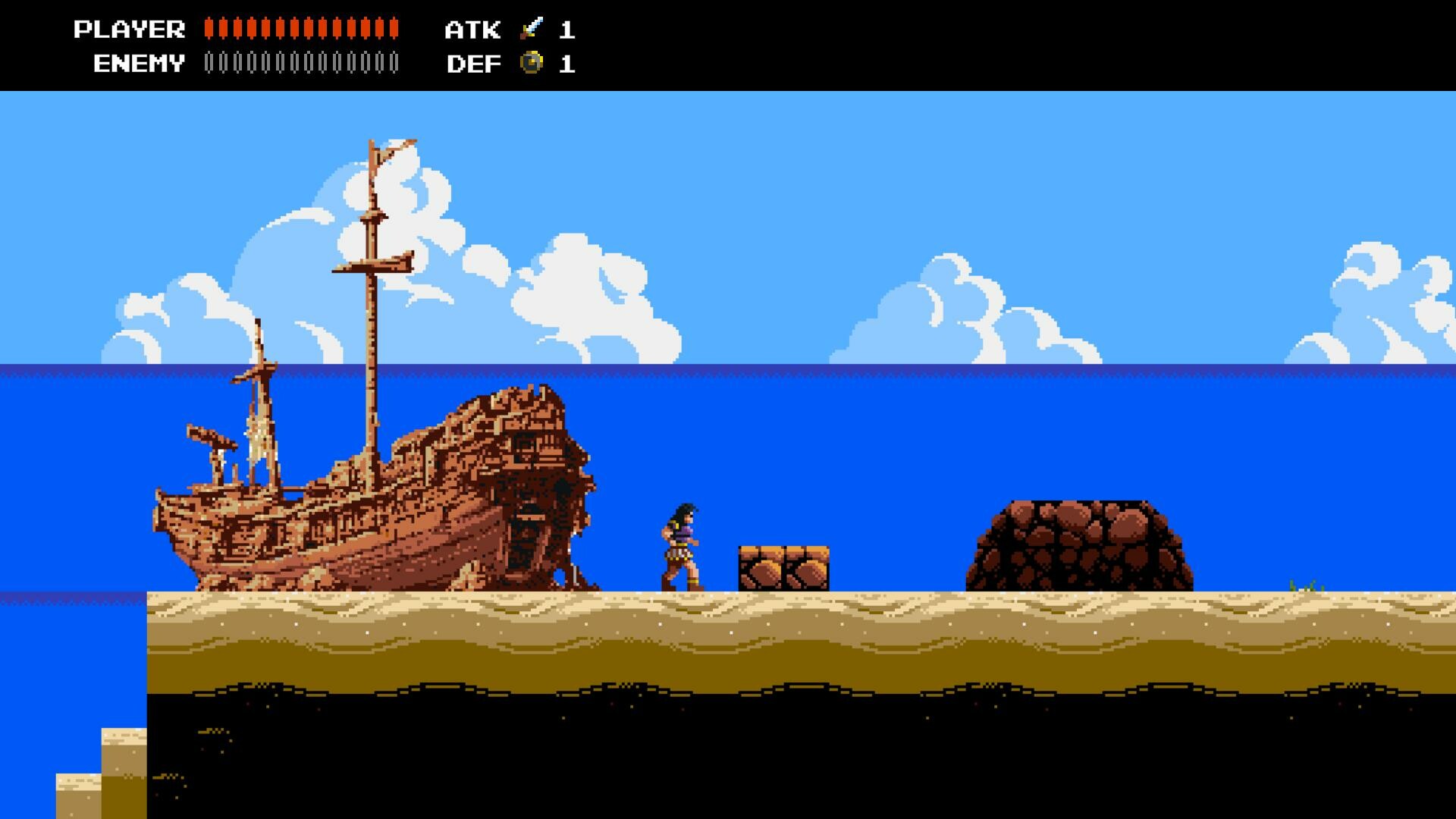Toggle the last segment of the PLAYER gauge
Screen dimensions: 1456x819
[393, 29]
